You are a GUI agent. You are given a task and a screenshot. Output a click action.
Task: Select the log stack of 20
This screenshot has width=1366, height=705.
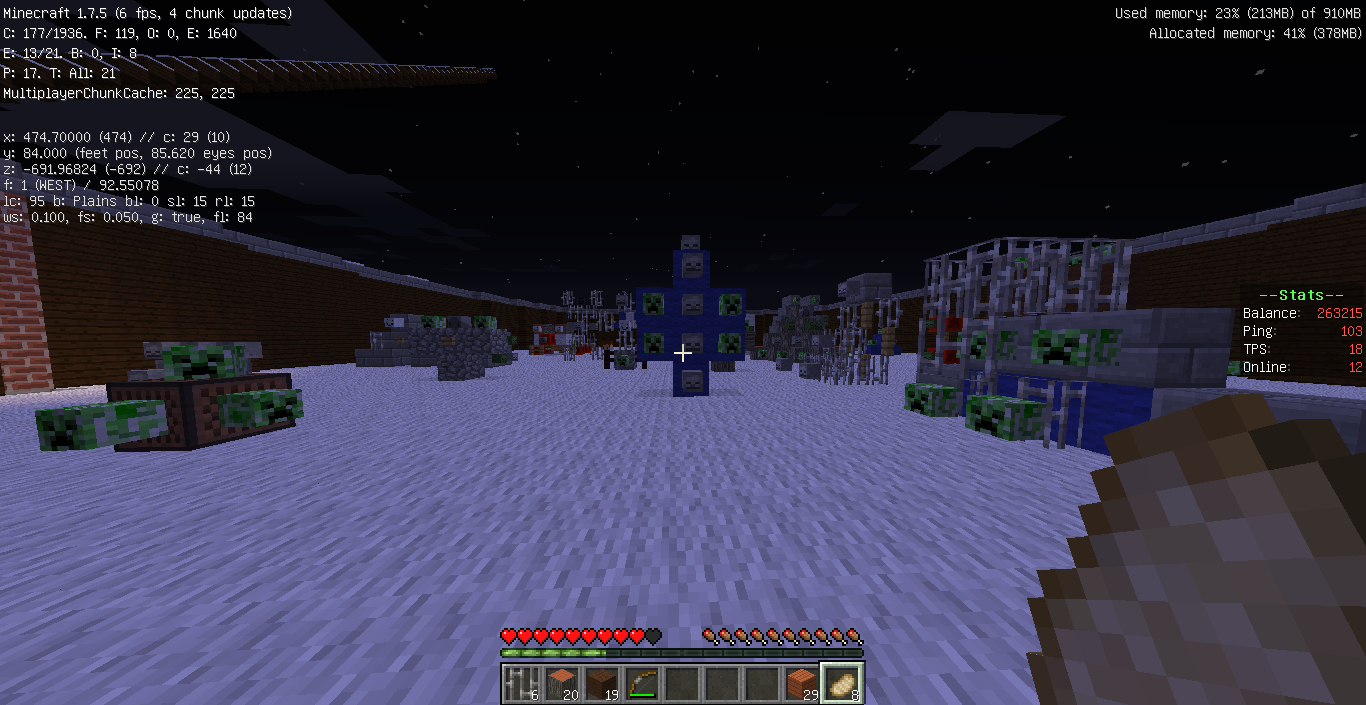561,683
